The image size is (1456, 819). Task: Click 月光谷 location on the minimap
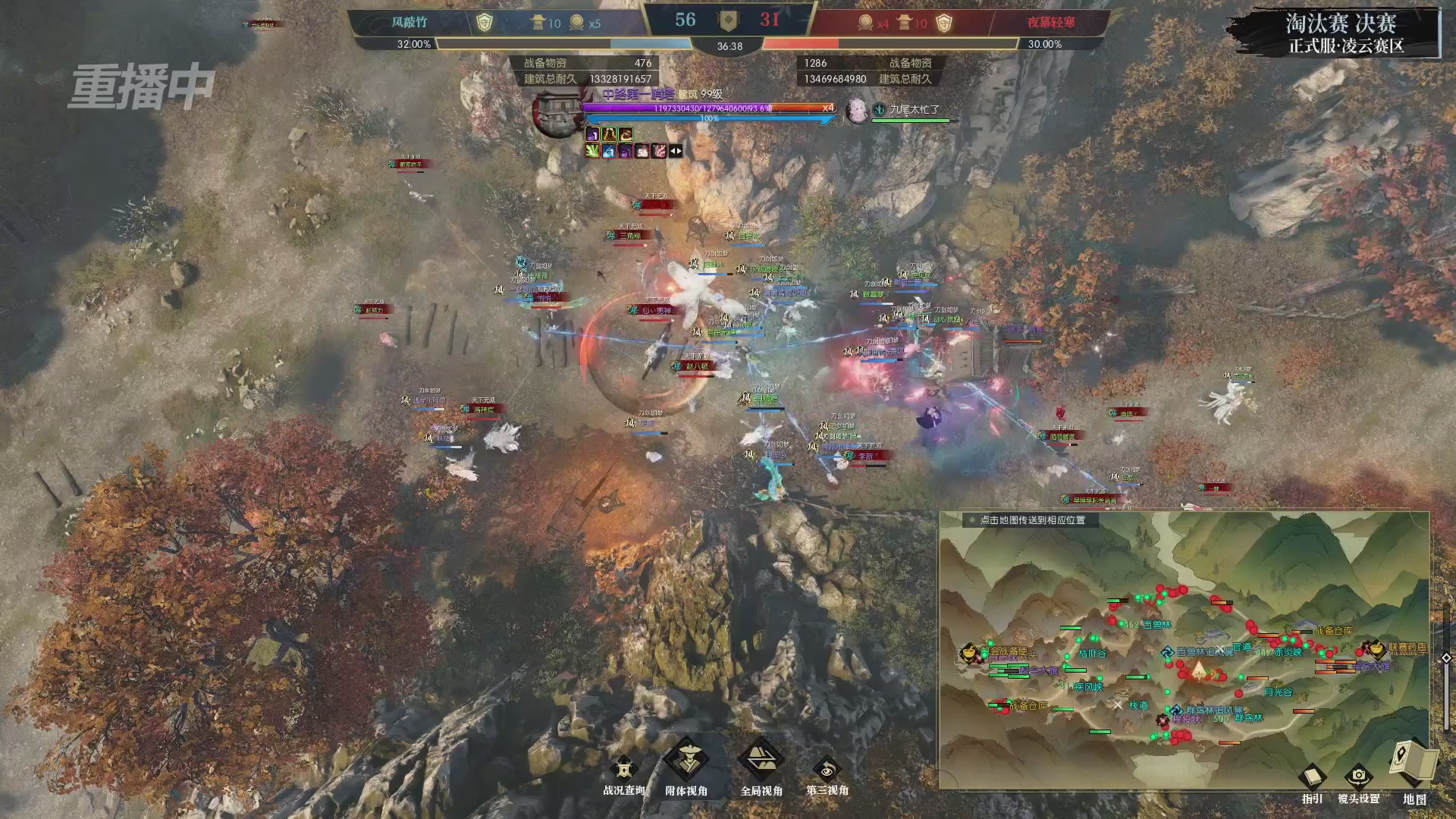pos(1278,692)
